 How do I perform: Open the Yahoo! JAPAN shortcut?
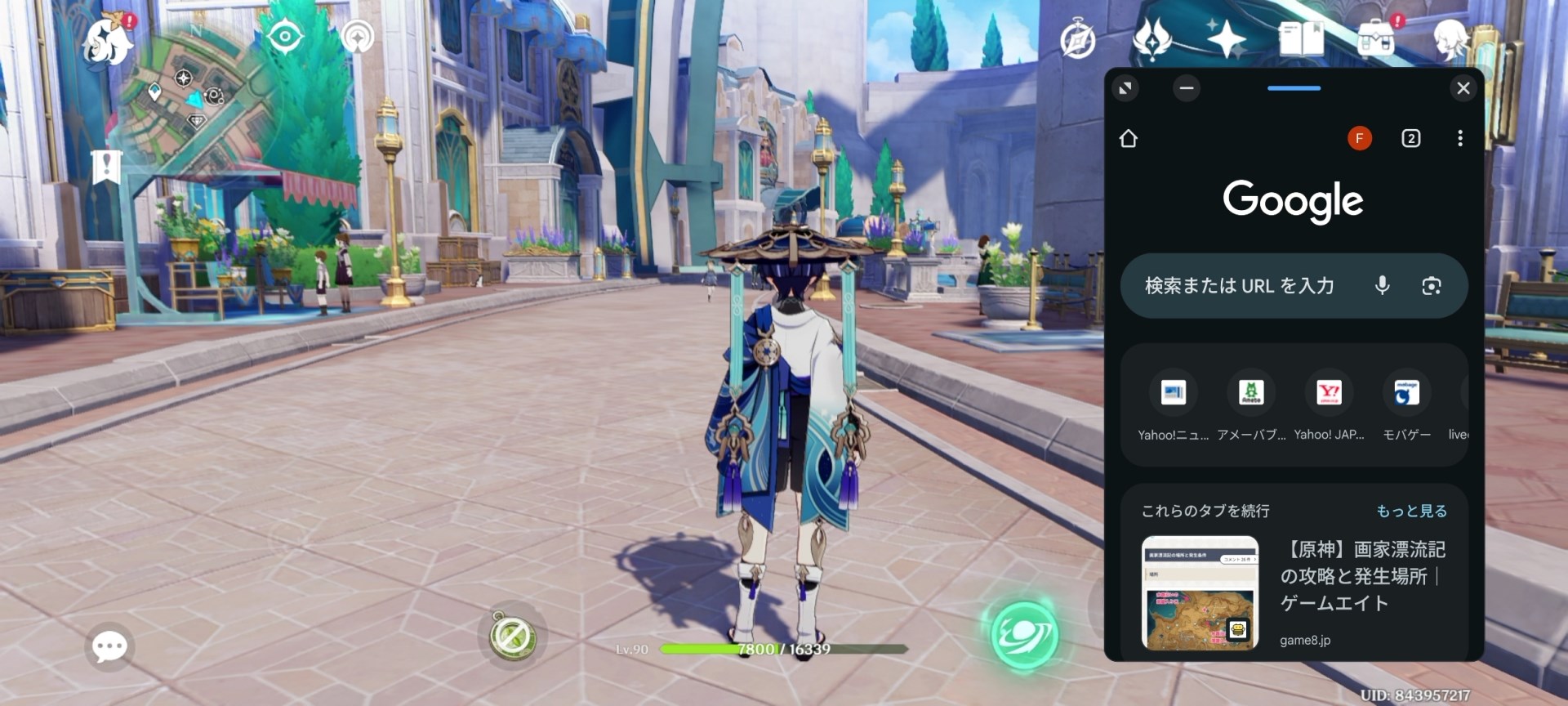pos(1329,393)
